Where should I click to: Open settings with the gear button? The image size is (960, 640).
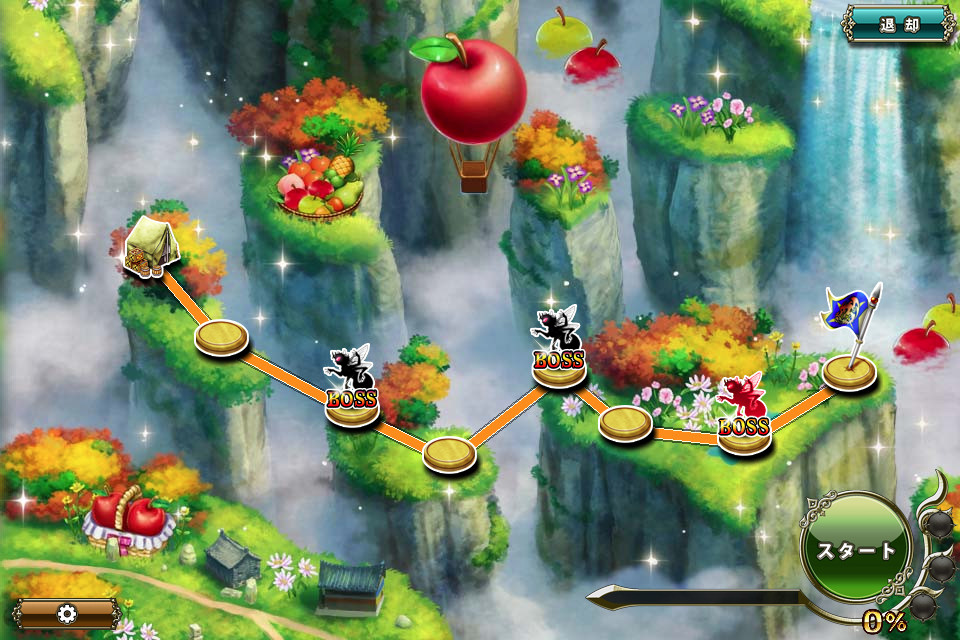pyautogui.click(x=67, y=613)
